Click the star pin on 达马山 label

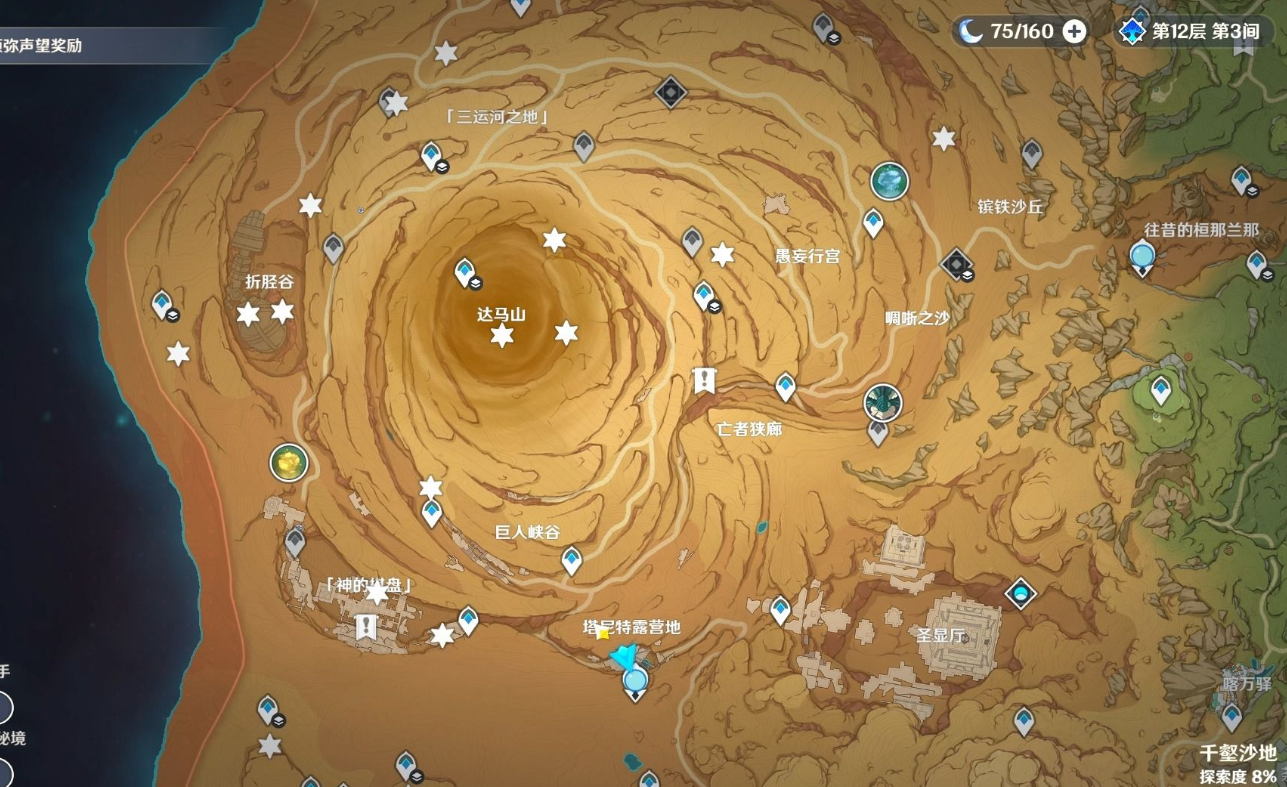502,336
